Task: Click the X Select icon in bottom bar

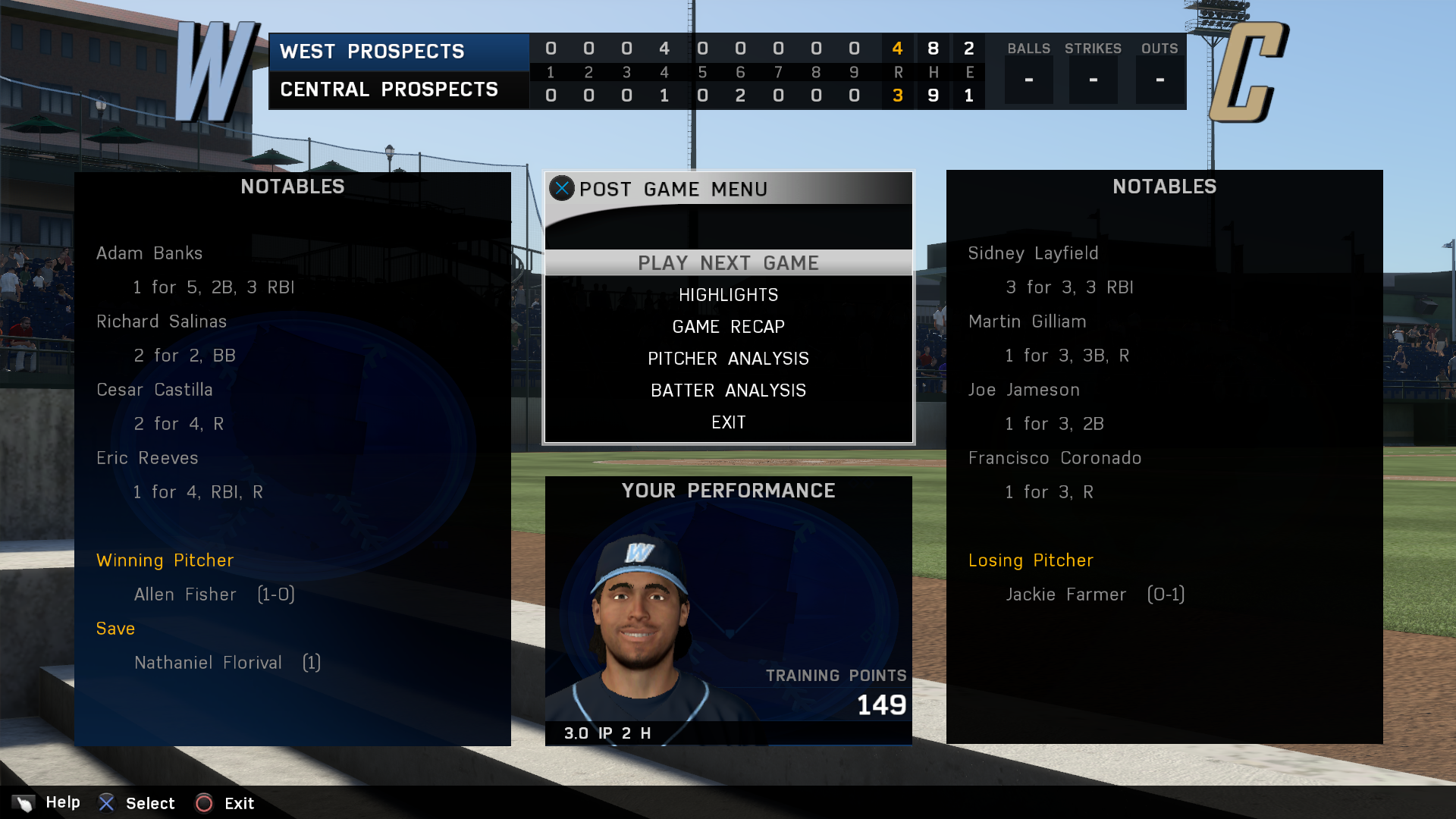Action: pyautogui.click(x=108, y=802)
